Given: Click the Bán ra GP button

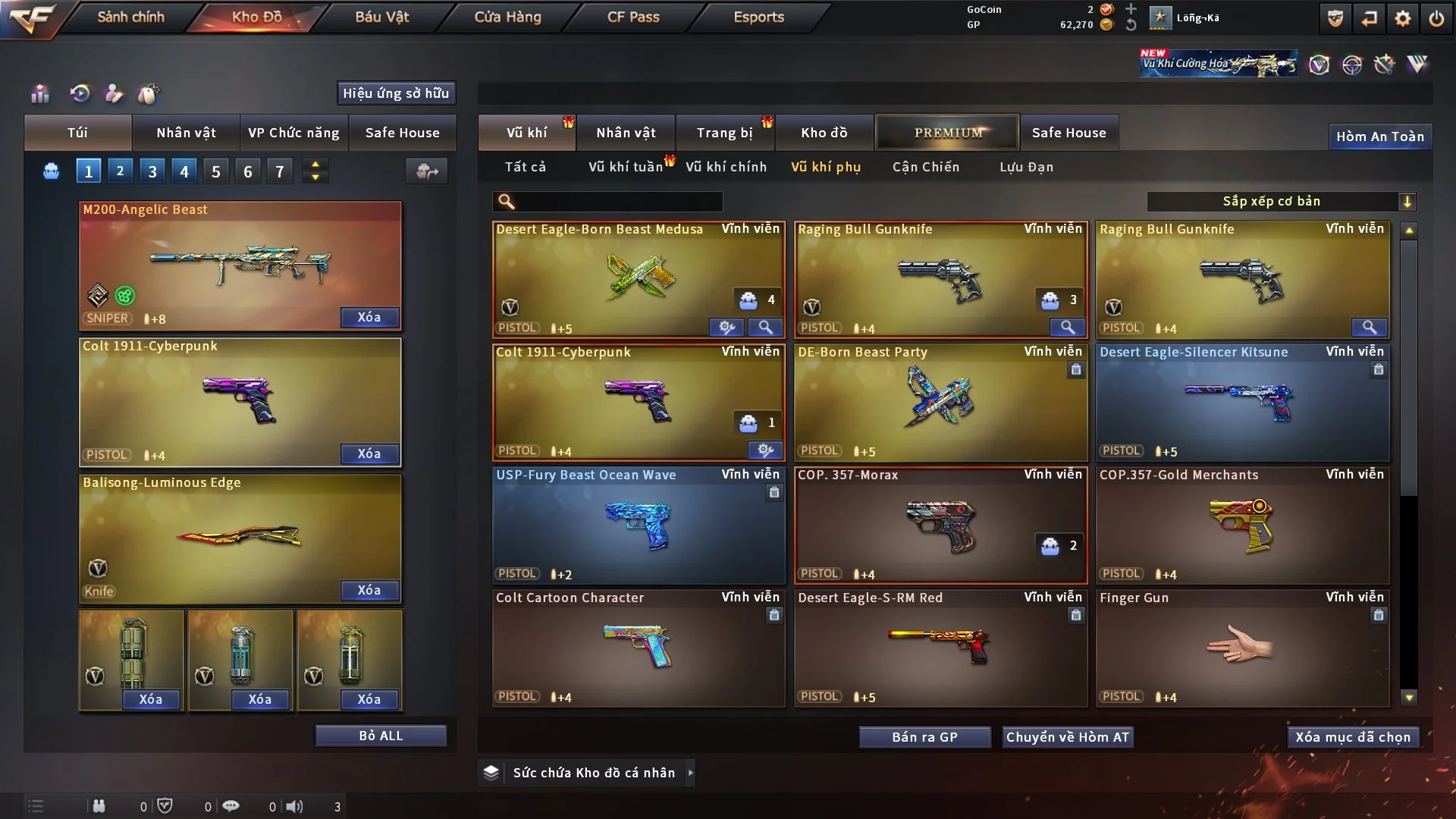Looking at the screenshot, I should [x=924, y=737].
